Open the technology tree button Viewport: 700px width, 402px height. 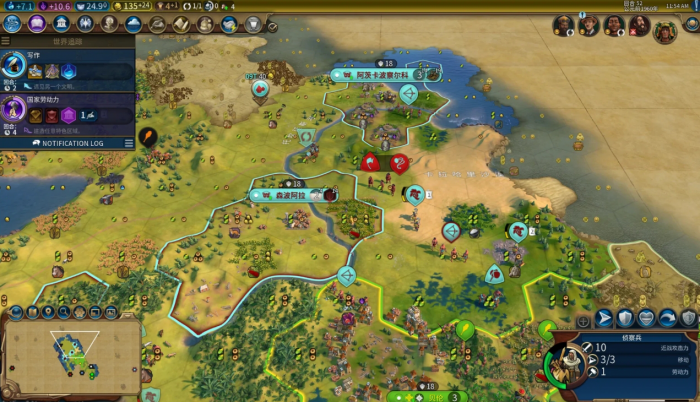click(12, 24)
